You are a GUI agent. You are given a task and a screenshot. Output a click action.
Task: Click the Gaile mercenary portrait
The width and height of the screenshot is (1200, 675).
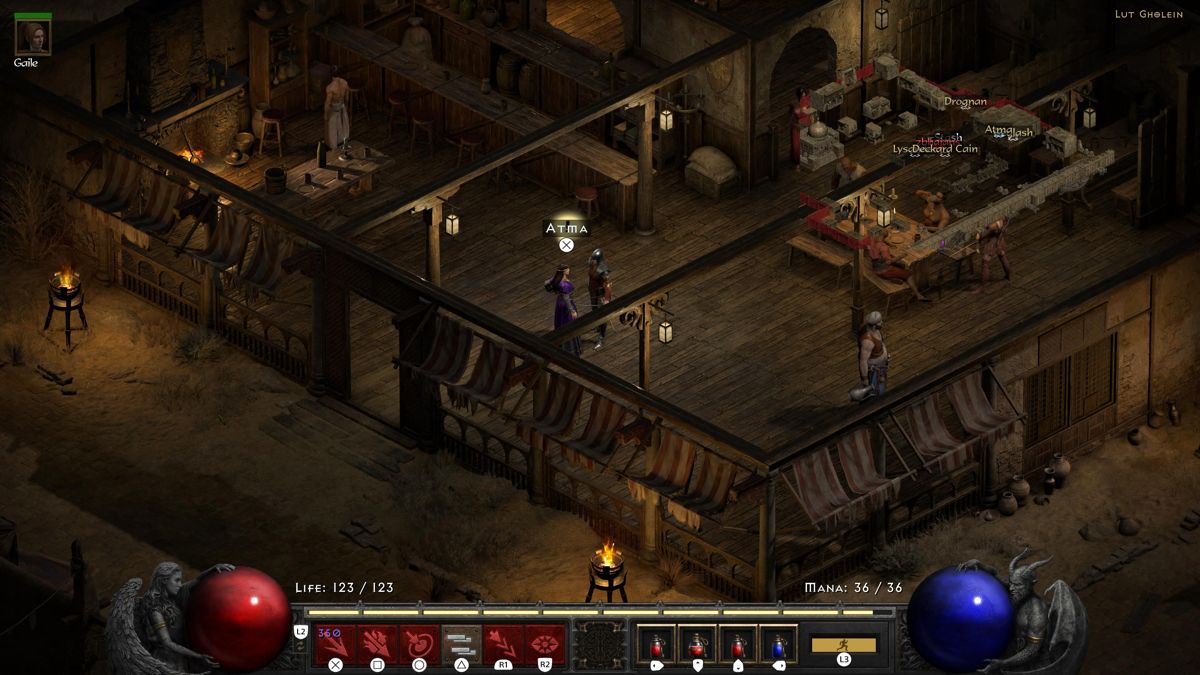(x=33, y=37)
